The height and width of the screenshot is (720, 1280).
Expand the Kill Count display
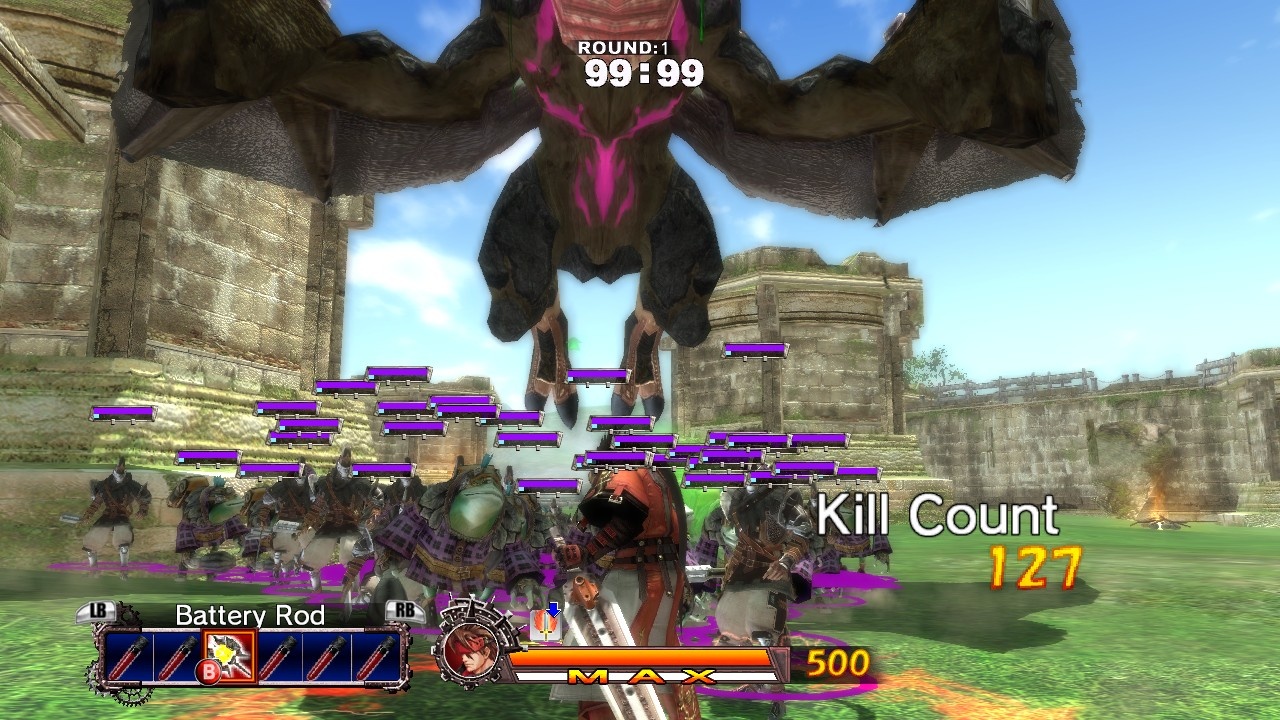click(938, 517)
